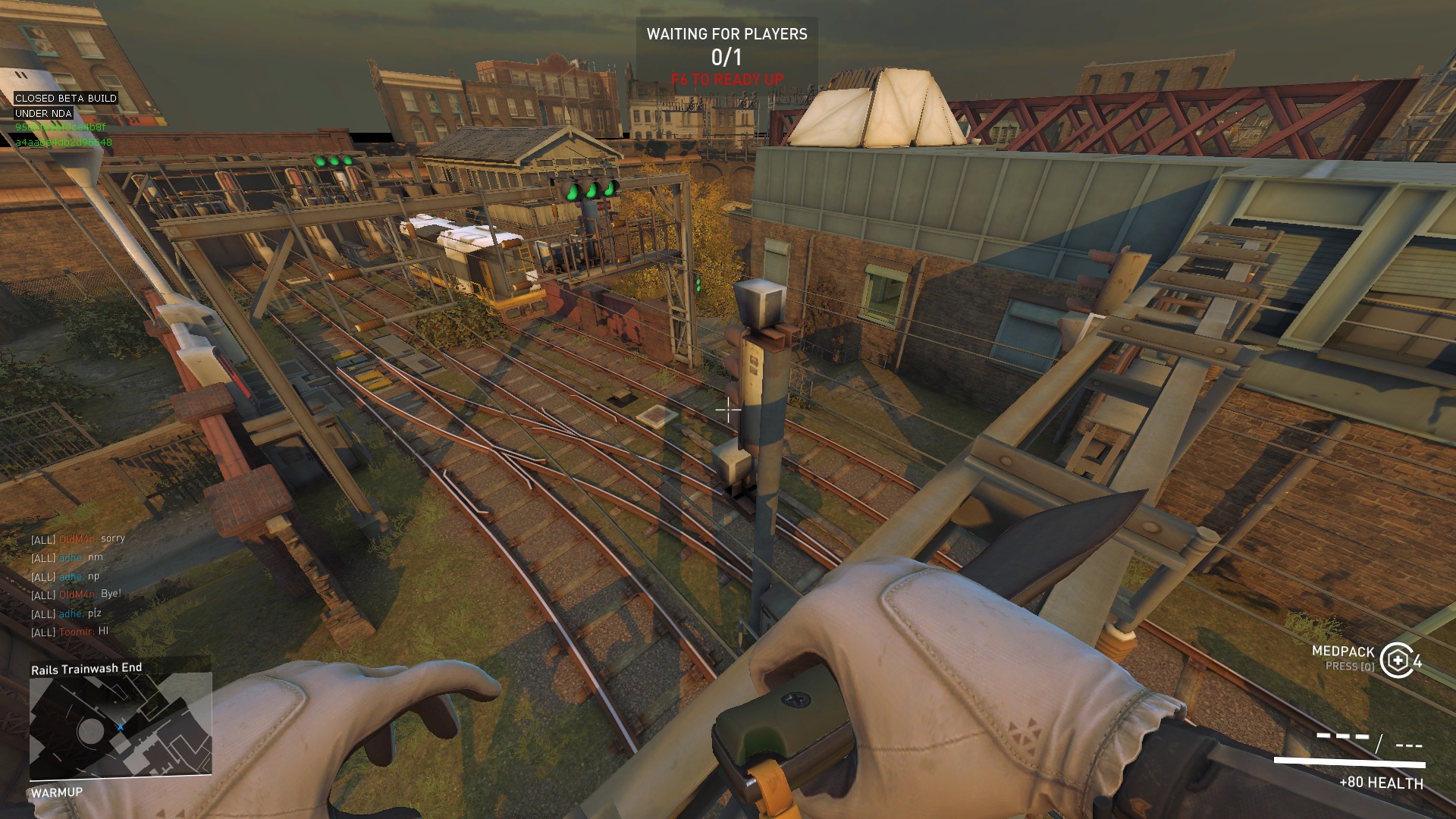Open the chat message log

tap(77, 585)
